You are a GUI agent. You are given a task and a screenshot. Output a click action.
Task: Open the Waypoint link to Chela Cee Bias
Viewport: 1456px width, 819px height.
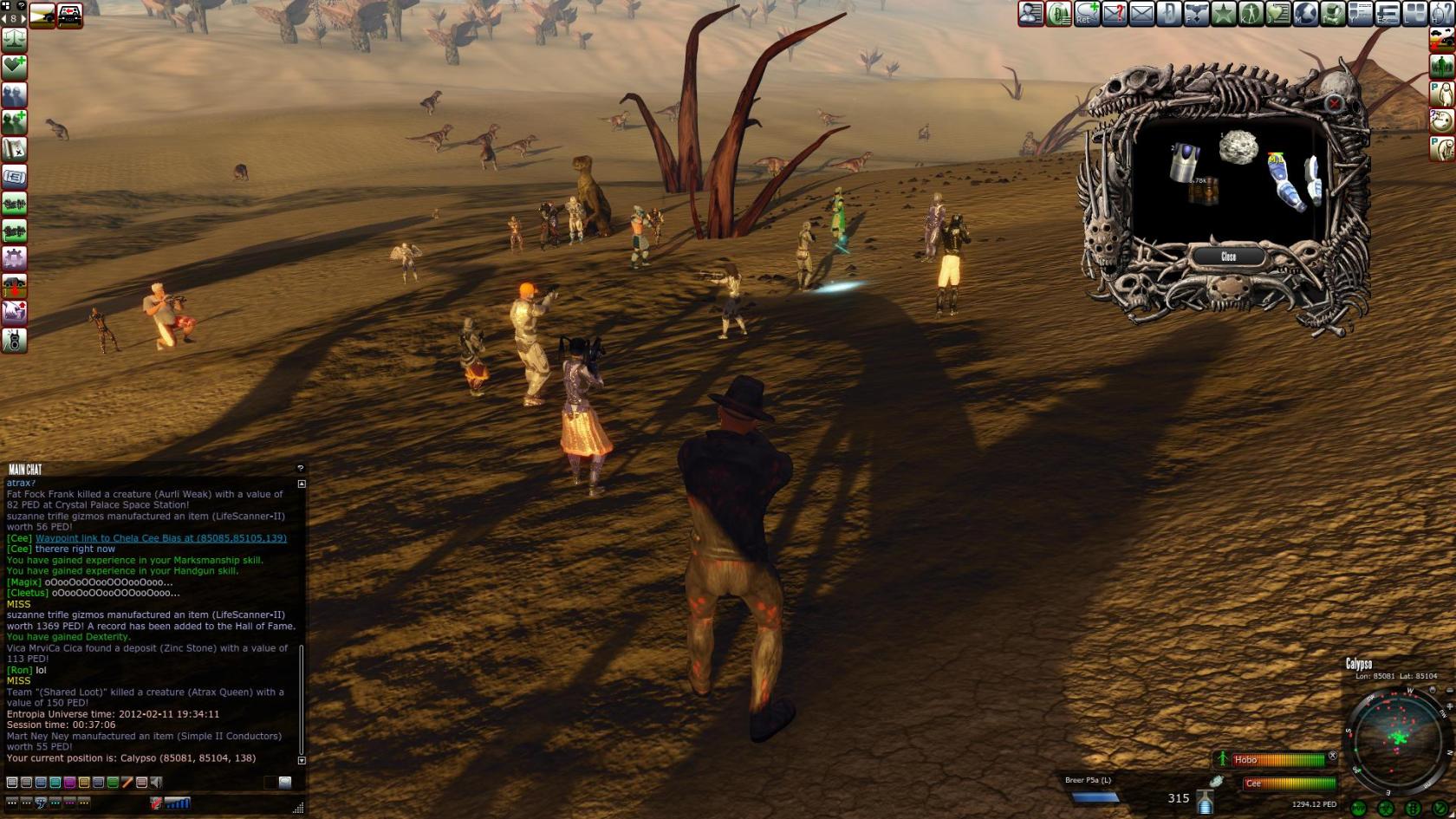coord(160,538)
